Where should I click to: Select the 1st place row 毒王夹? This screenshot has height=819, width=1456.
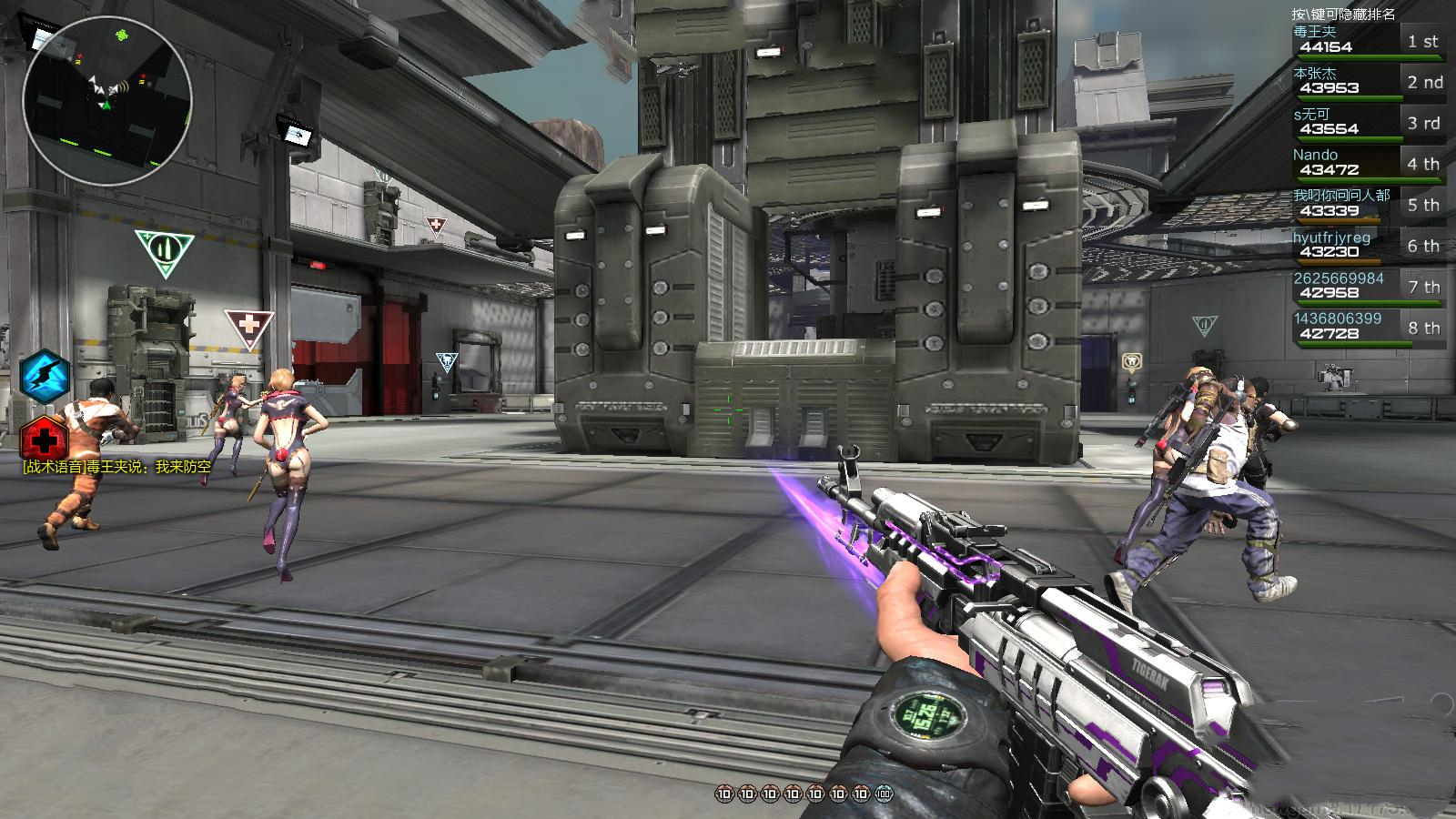click(x=1367, y=41)
